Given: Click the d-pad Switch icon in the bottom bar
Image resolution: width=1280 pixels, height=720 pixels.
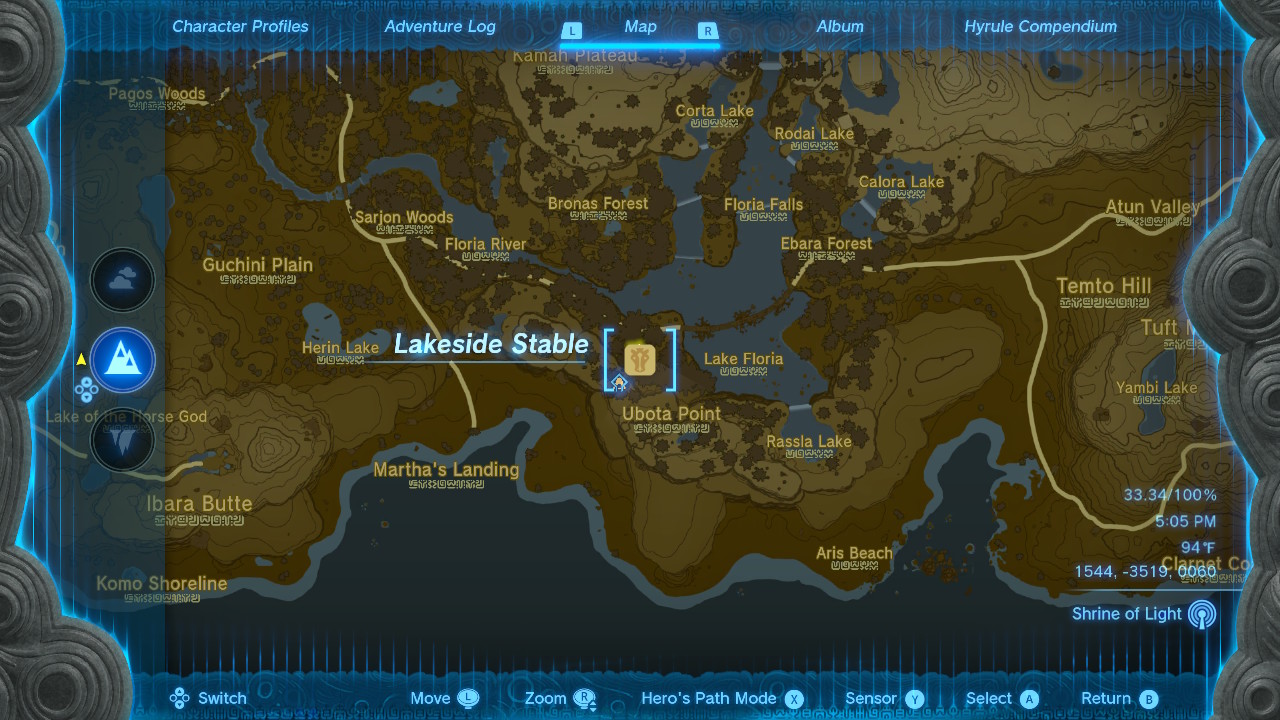Looking at the screenshot, I should point(180,698).
